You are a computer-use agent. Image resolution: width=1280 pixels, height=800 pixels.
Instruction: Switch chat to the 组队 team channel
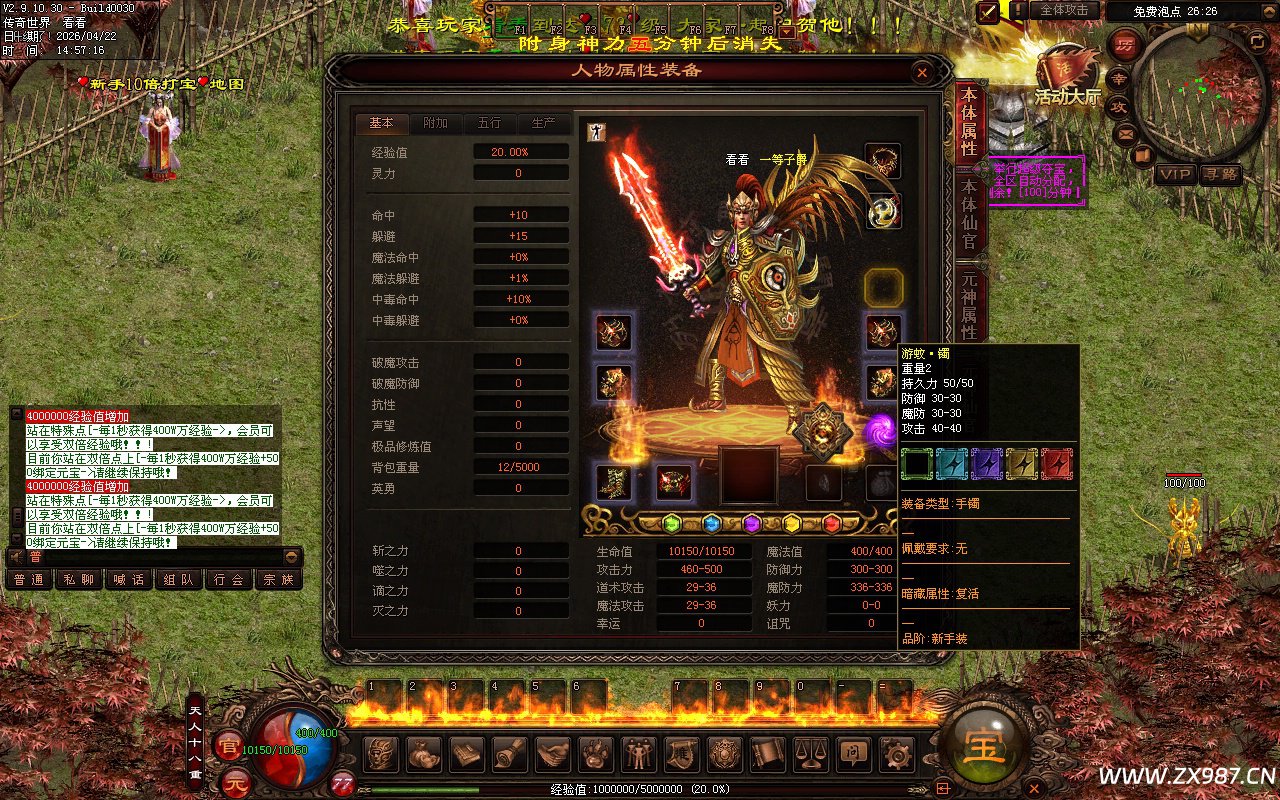[179, 579]
